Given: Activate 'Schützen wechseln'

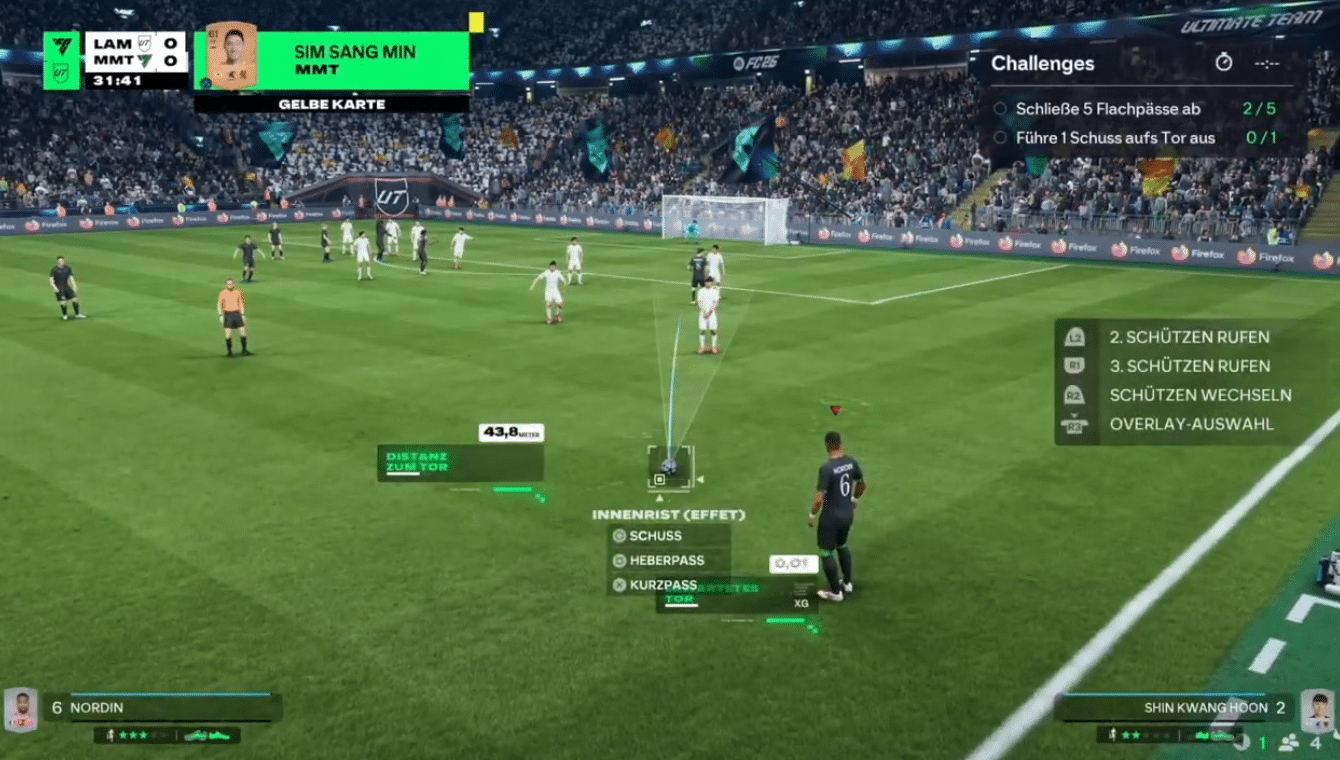Looking at the screenshot, I should tap(1199, 395).
